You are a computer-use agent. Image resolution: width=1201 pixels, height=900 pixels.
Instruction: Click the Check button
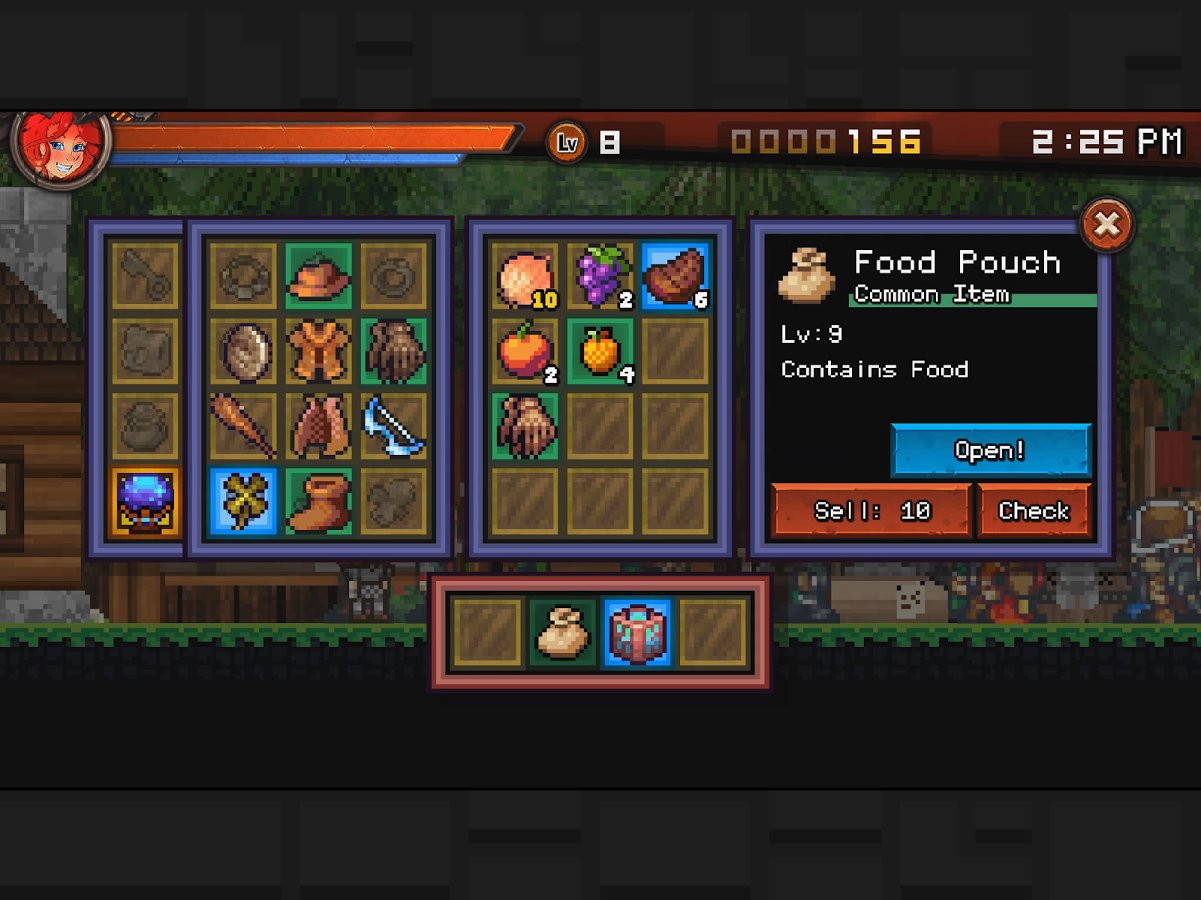point(1033,511)
